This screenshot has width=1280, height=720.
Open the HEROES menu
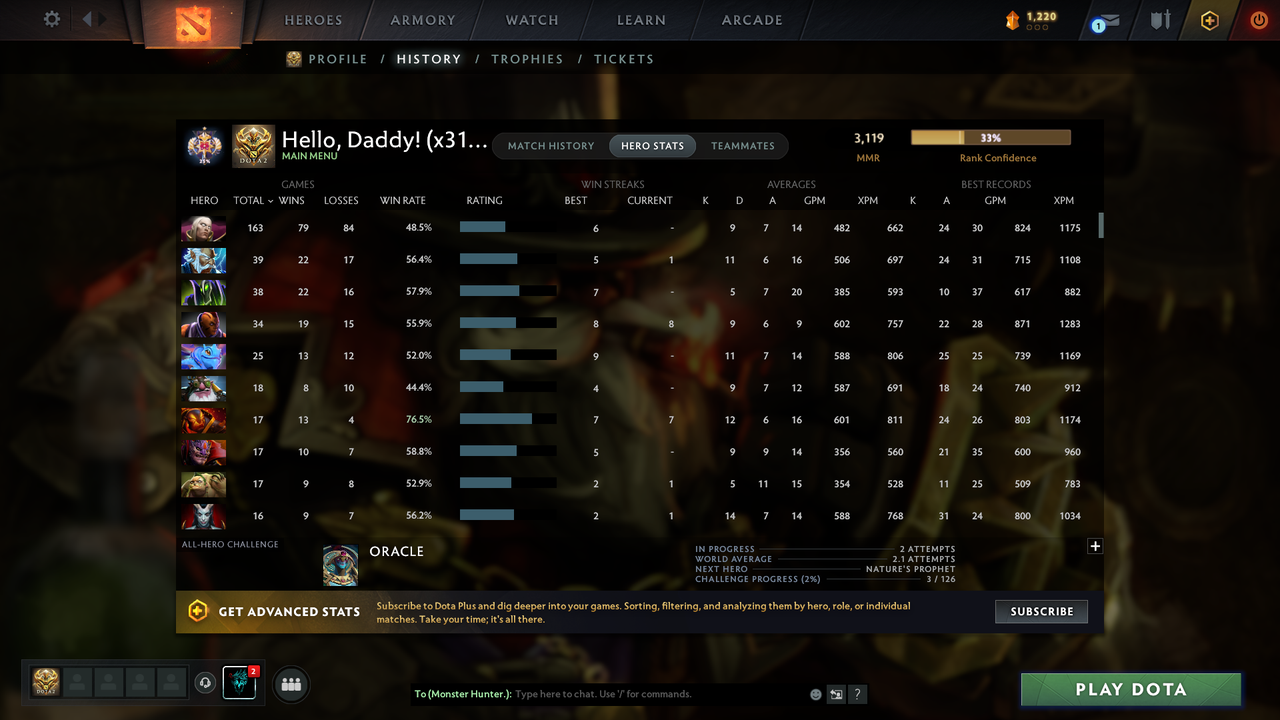[313, 19]
